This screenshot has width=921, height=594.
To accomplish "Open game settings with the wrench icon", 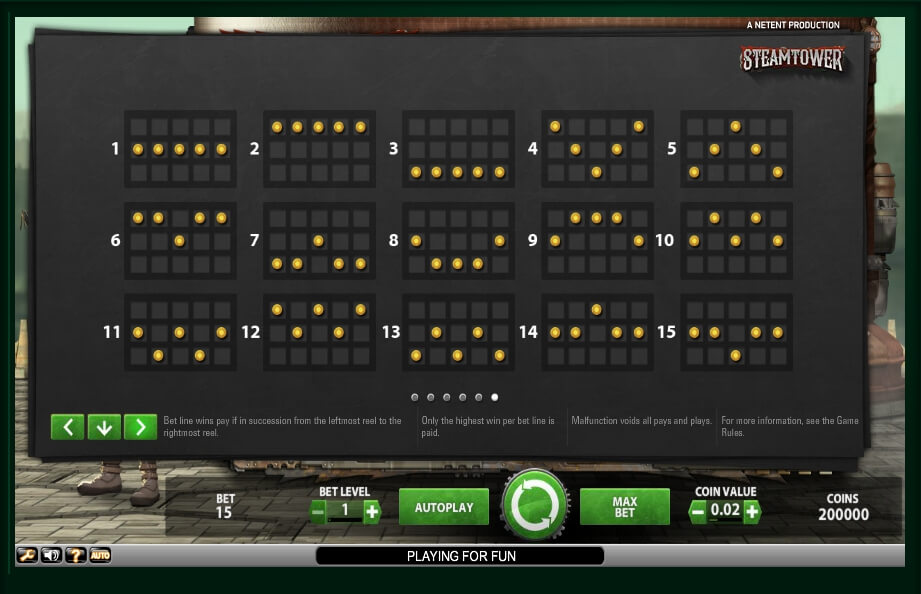I will click(27, 555).
